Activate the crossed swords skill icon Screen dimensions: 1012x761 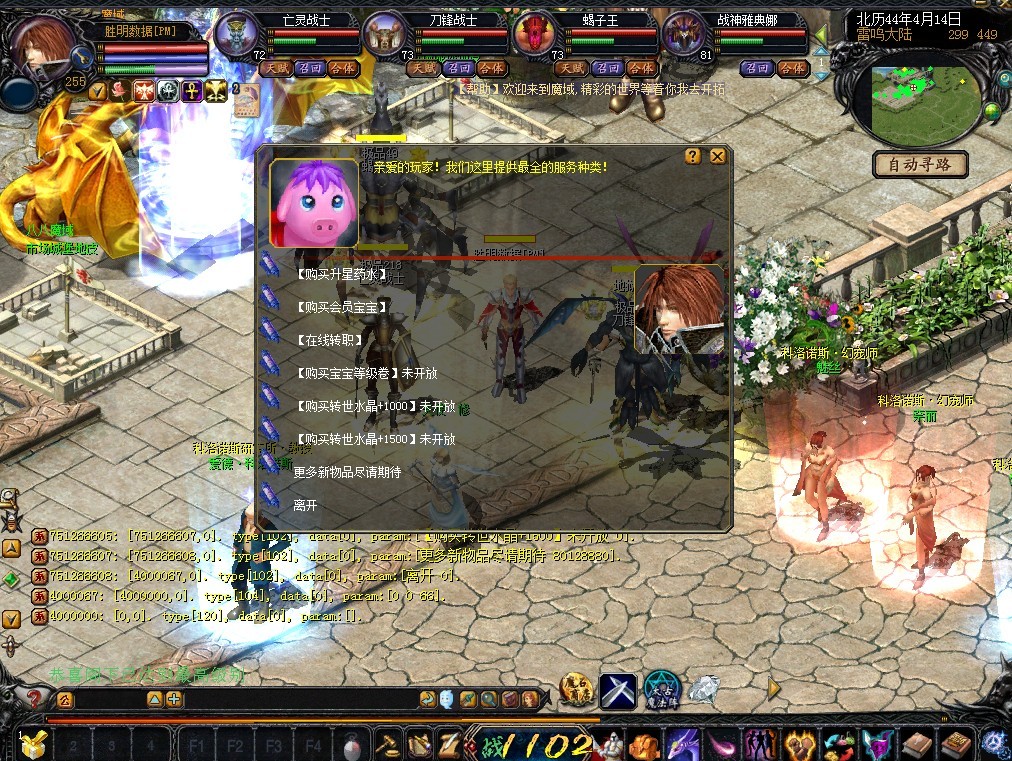(x=618, y=689)
